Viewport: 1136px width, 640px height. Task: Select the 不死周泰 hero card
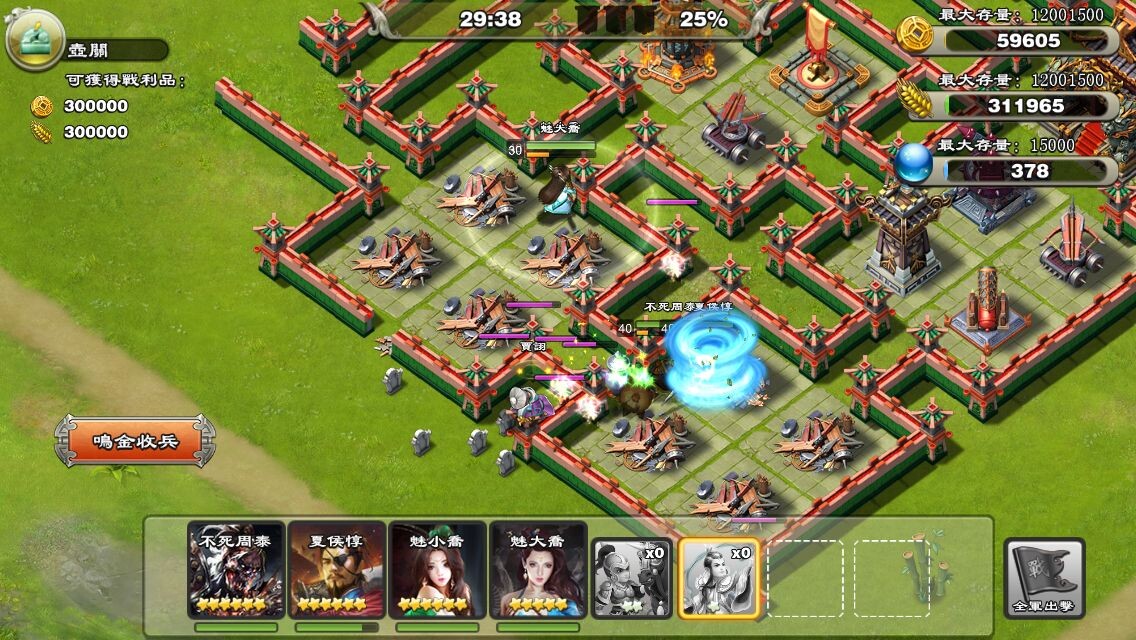coord(236,569)
